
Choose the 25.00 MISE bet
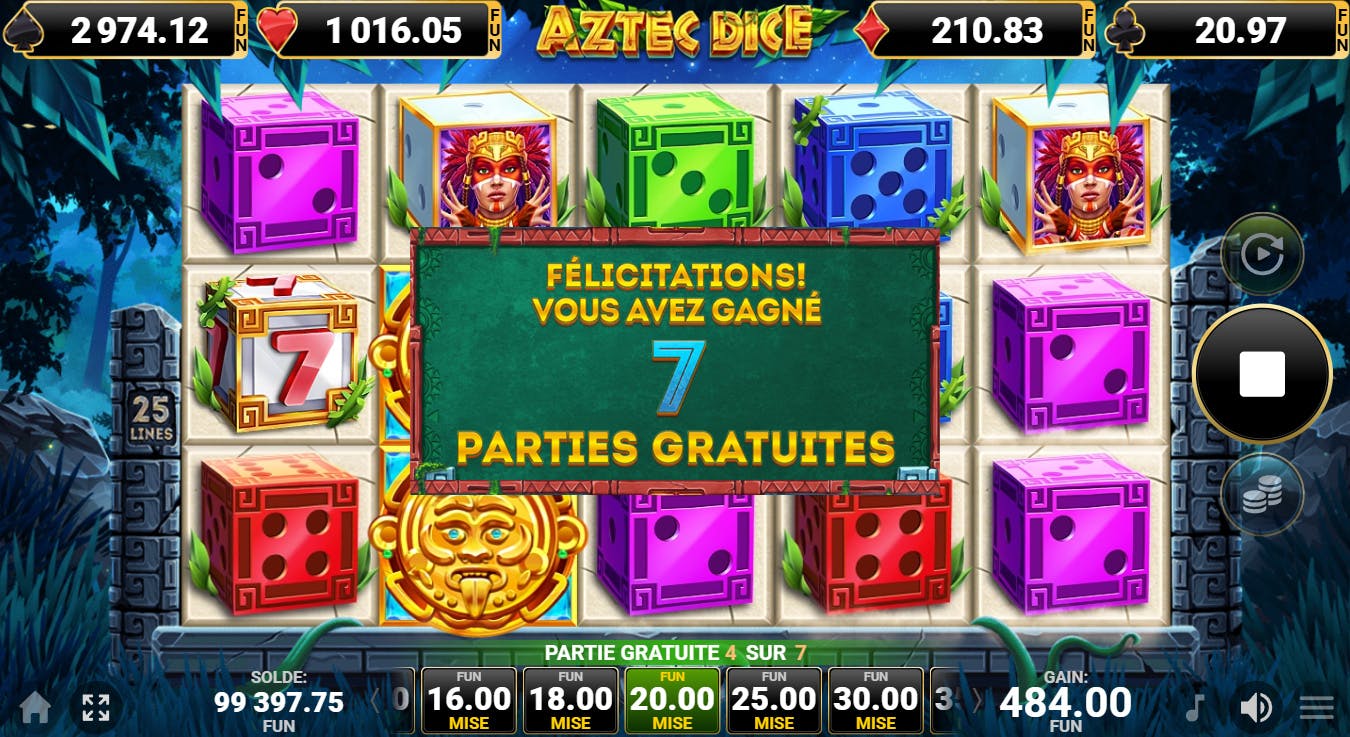click(x=774, y=700)
